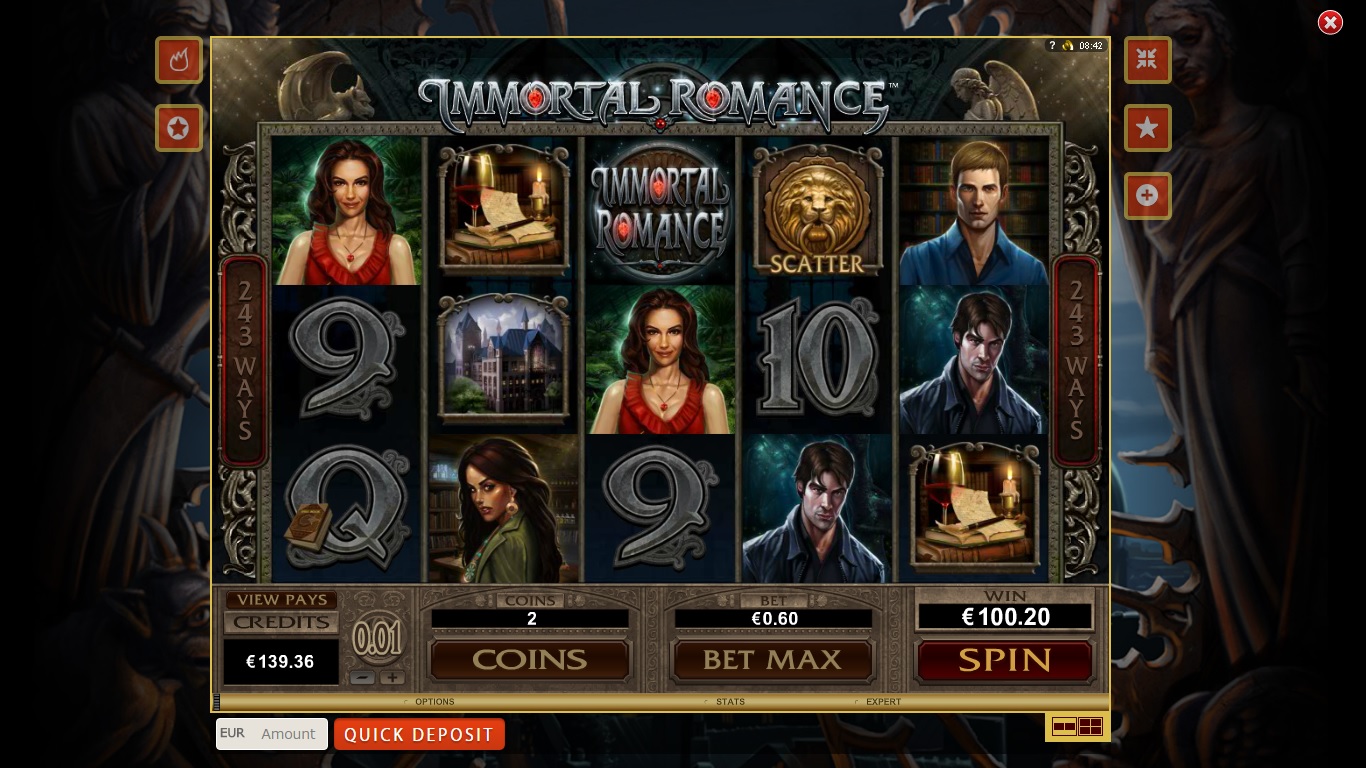Click the solid star favorite button
Screen dimensions: 1366x768
point(1147,128)
